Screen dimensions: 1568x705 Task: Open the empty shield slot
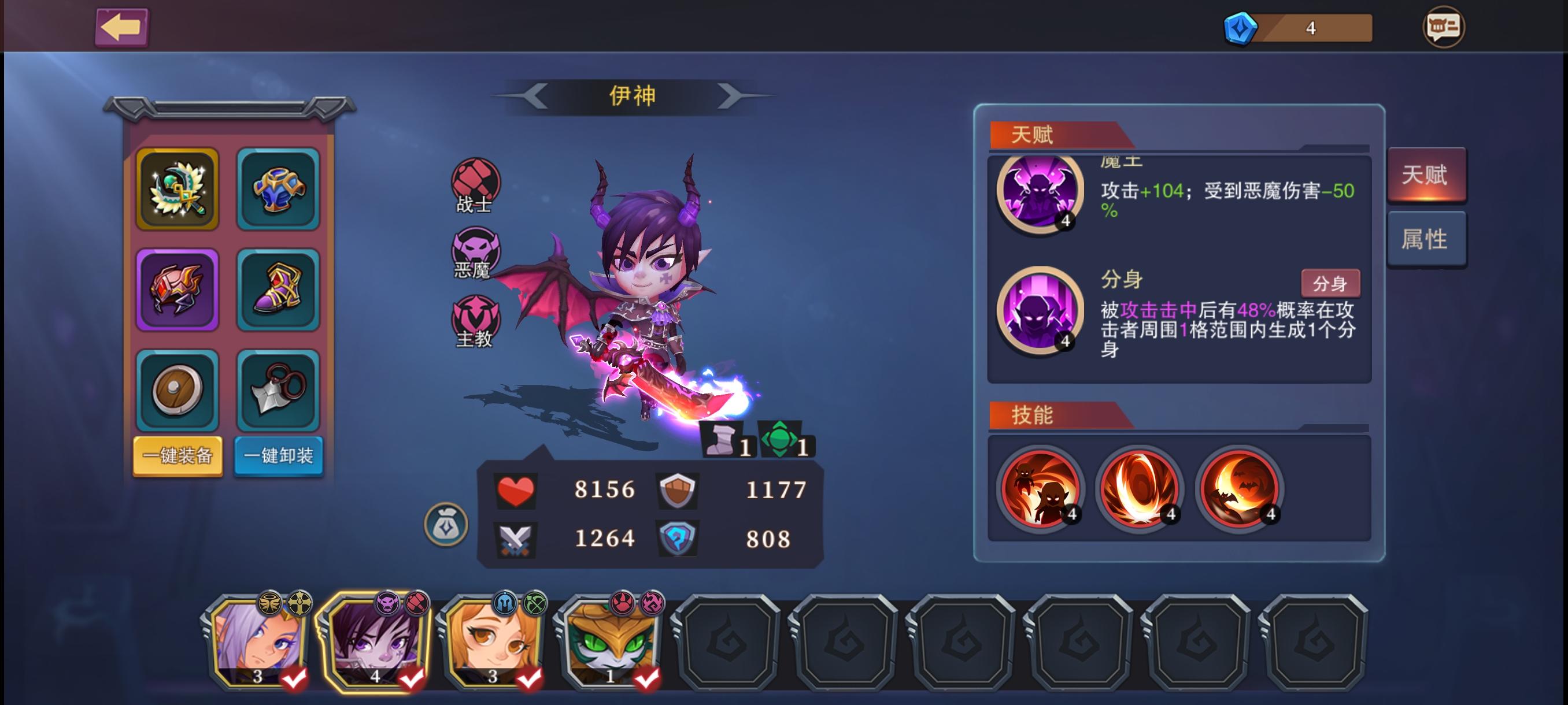(x=177, y=392)
